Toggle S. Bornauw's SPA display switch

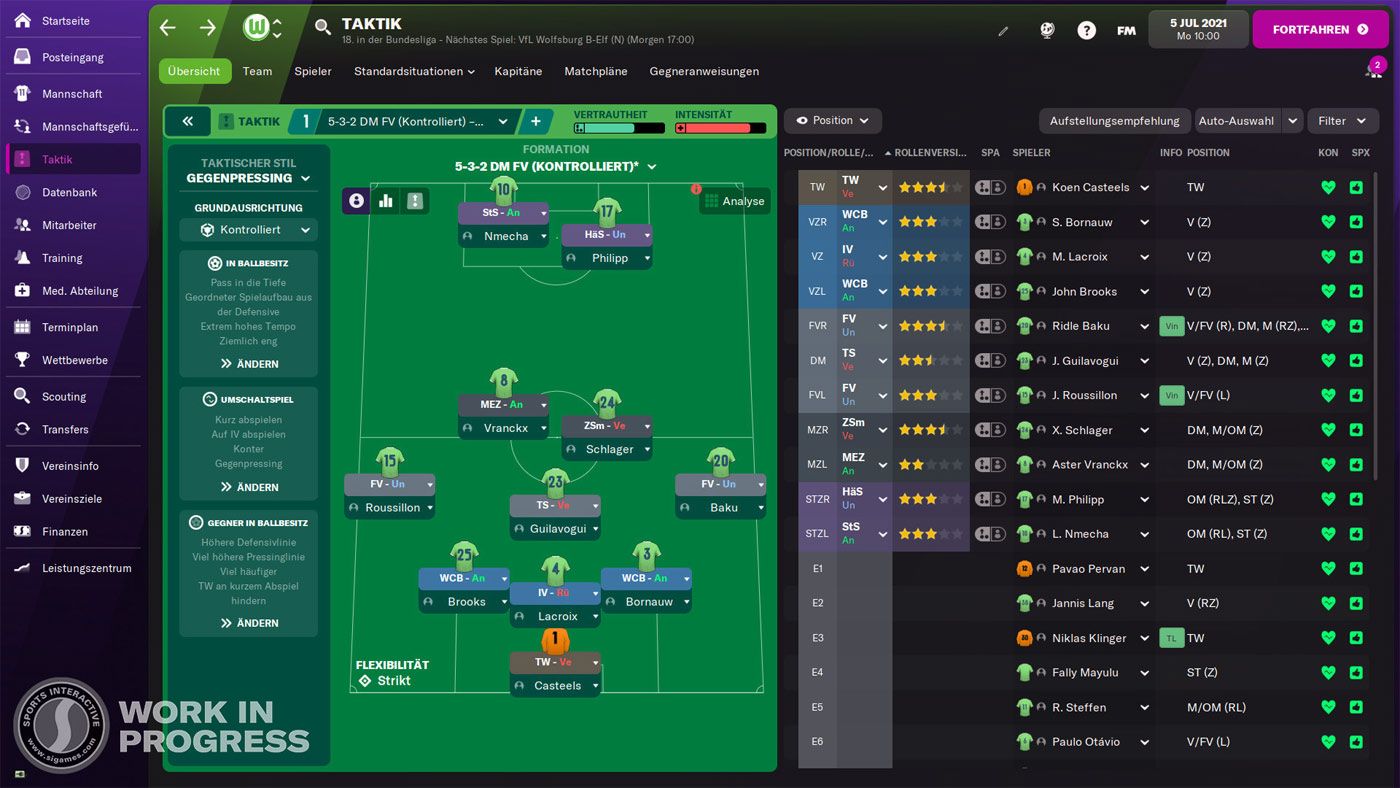coord(989,221)
